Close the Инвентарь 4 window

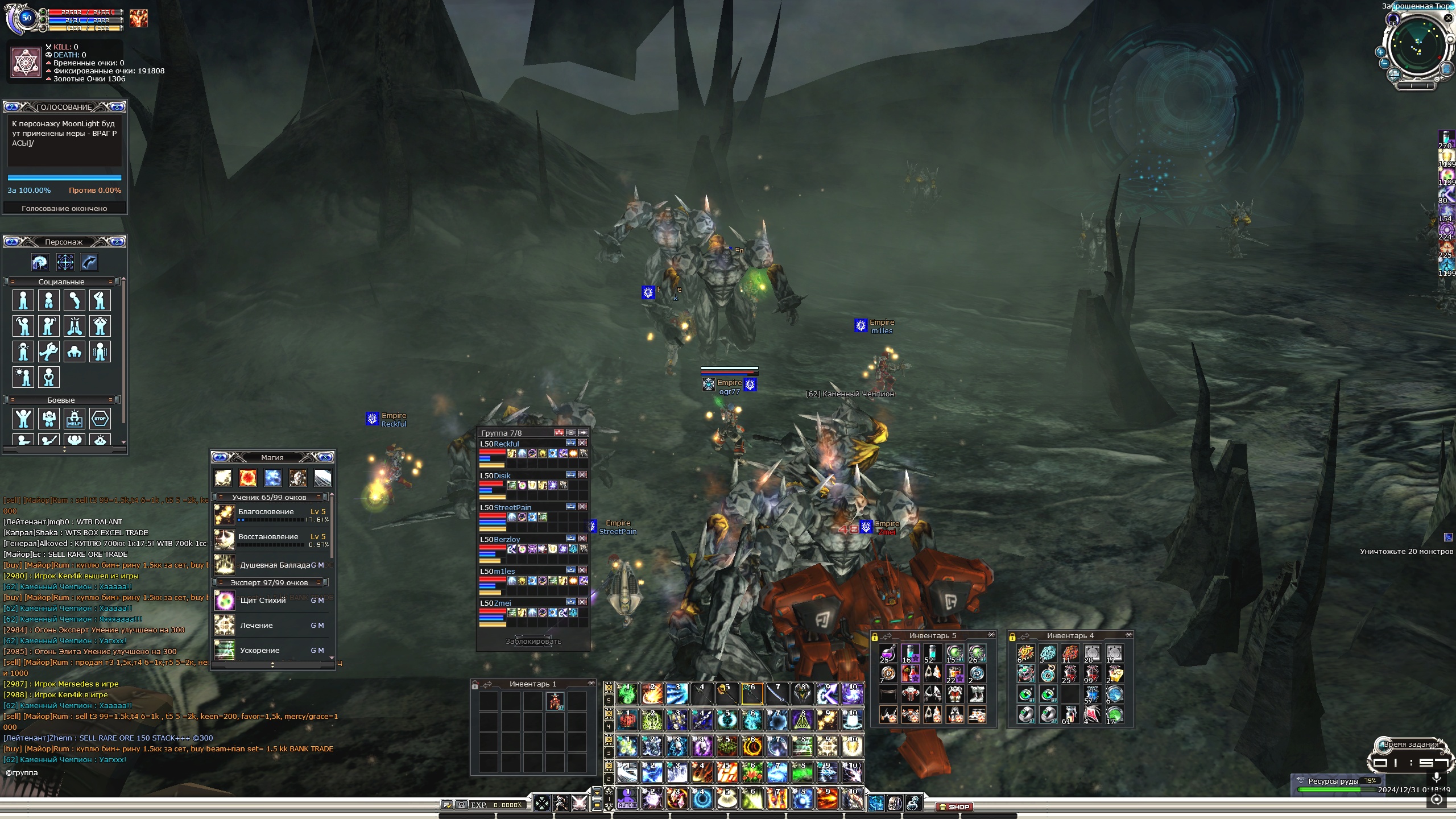[x=1128, y=635]
